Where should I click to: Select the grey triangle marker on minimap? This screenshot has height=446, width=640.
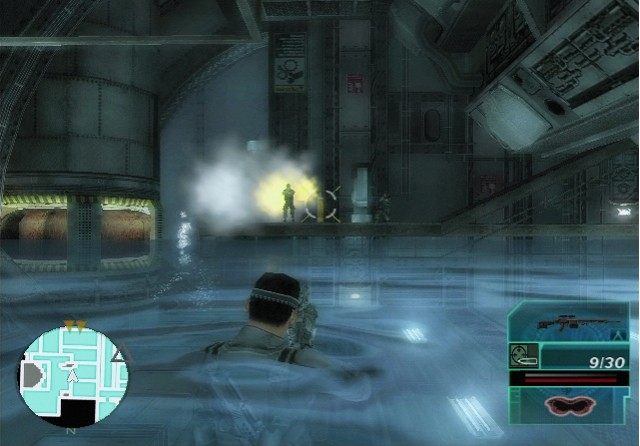[x=119, y=355]
